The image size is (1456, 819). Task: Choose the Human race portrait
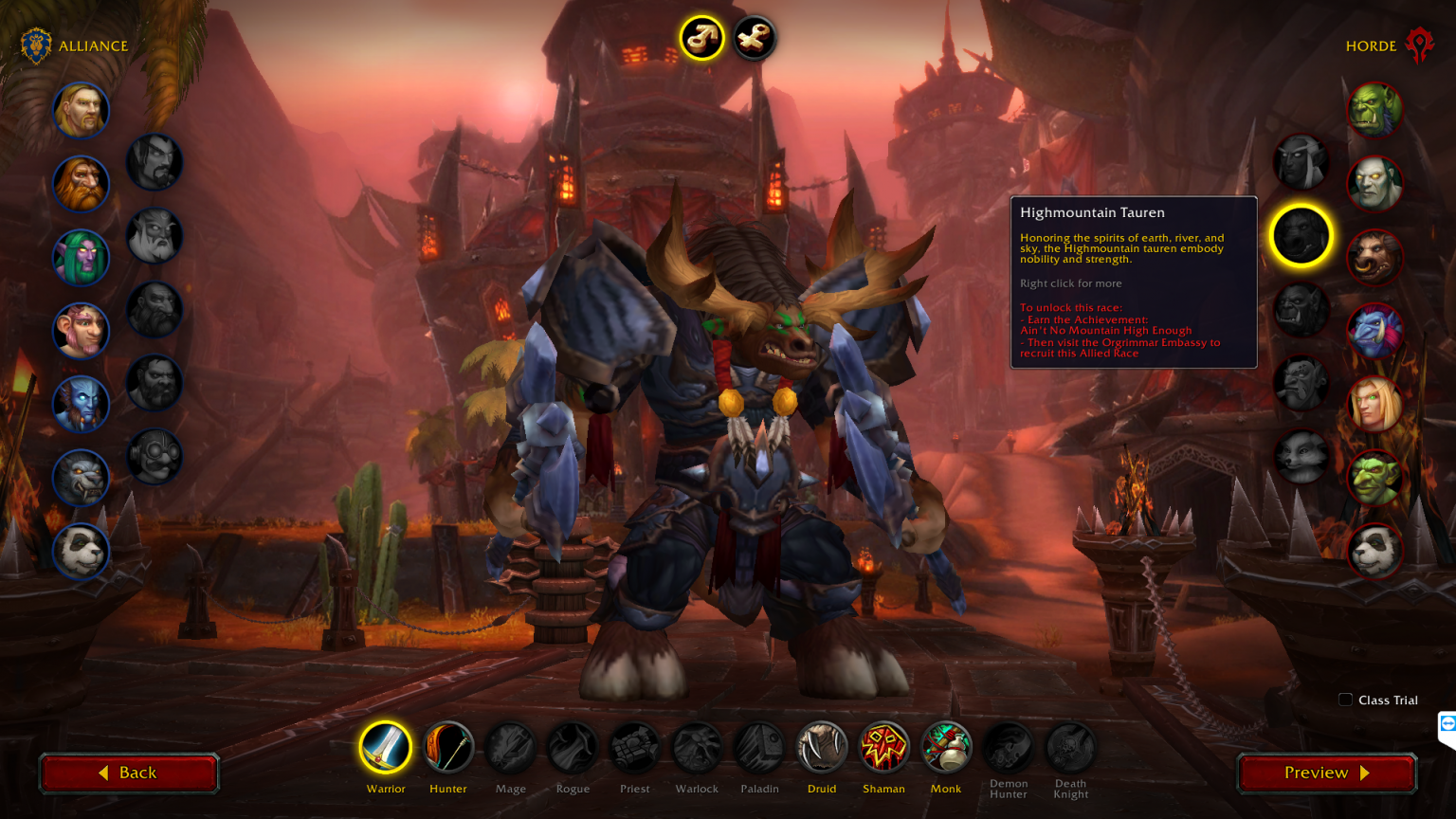click(x=81, y=110)
